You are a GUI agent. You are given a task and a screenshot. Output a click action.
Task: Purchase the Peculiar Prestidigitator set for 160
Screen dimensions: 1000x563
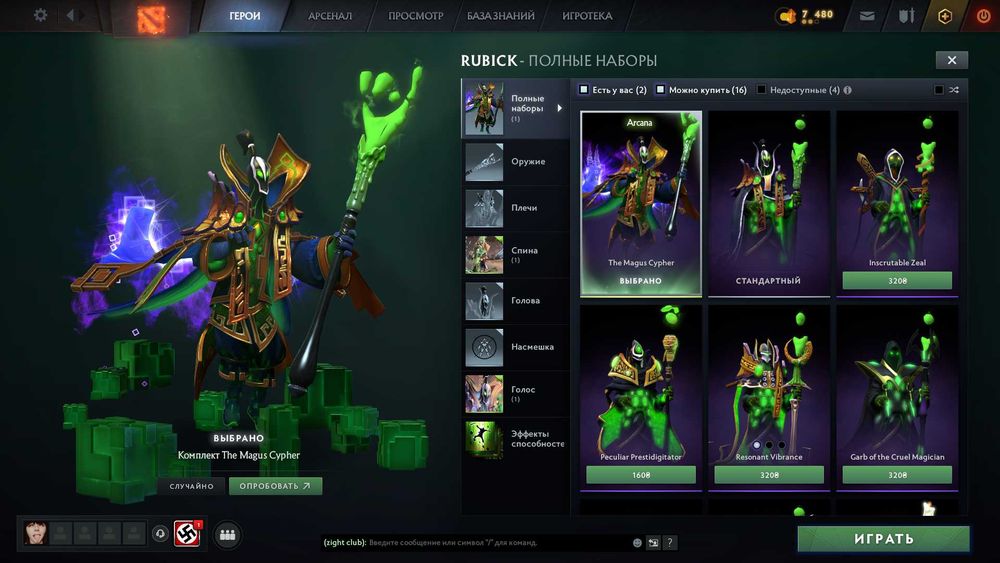[x=641, y=475]
